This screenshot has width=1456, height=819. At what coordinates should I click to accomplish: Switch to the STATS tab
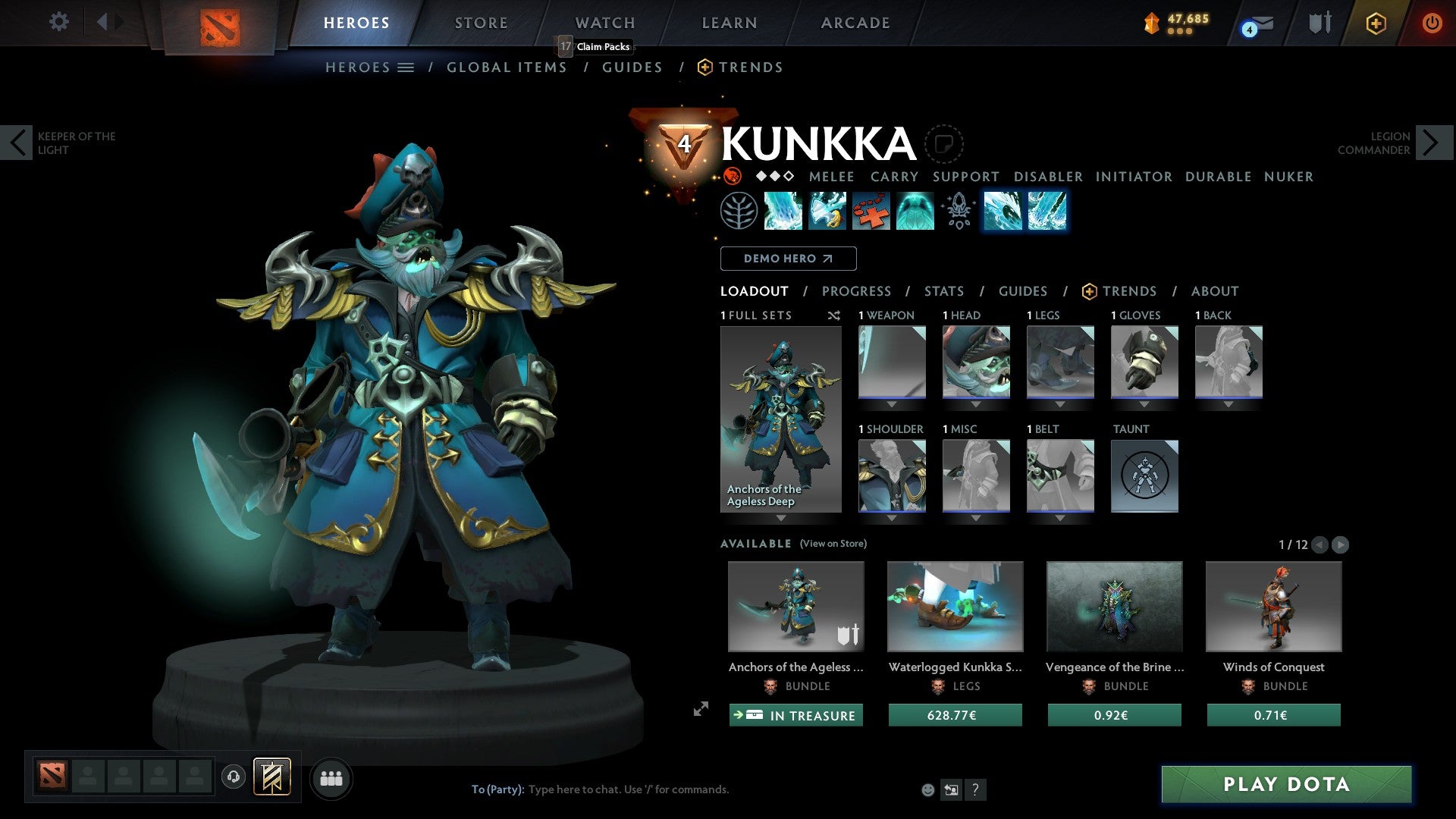[944, 290]
